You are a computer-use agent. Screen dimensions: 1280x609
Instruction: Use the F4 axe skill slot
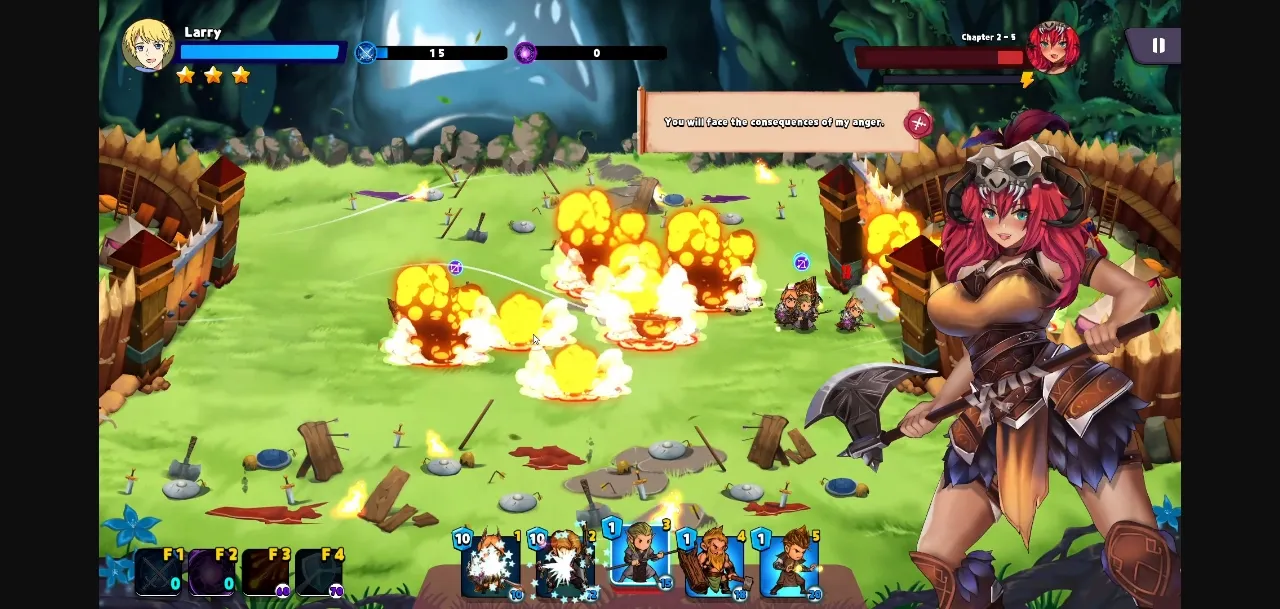tap(320, 572)
